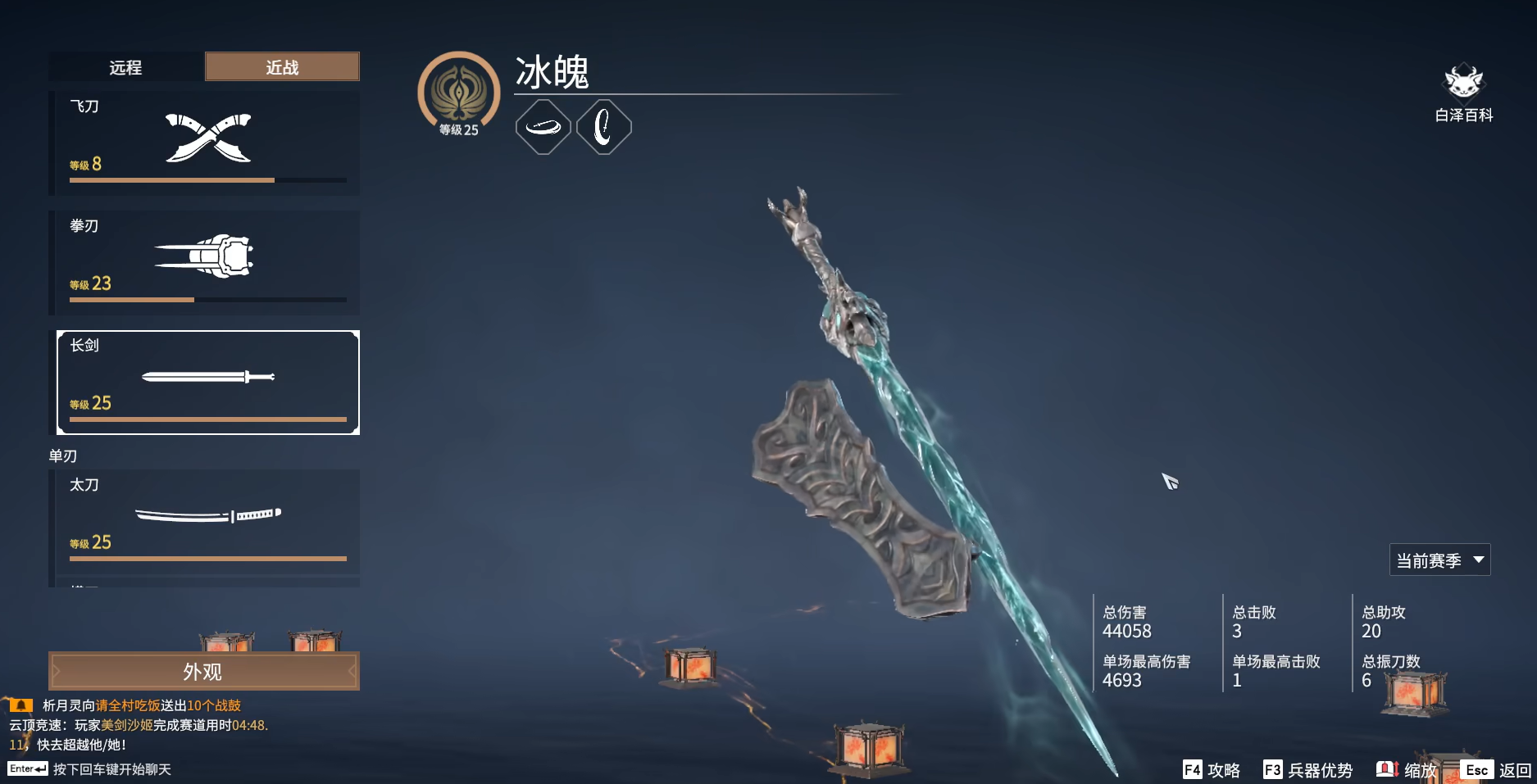Click the vertical slash move icon beside 冰魄

603,125
